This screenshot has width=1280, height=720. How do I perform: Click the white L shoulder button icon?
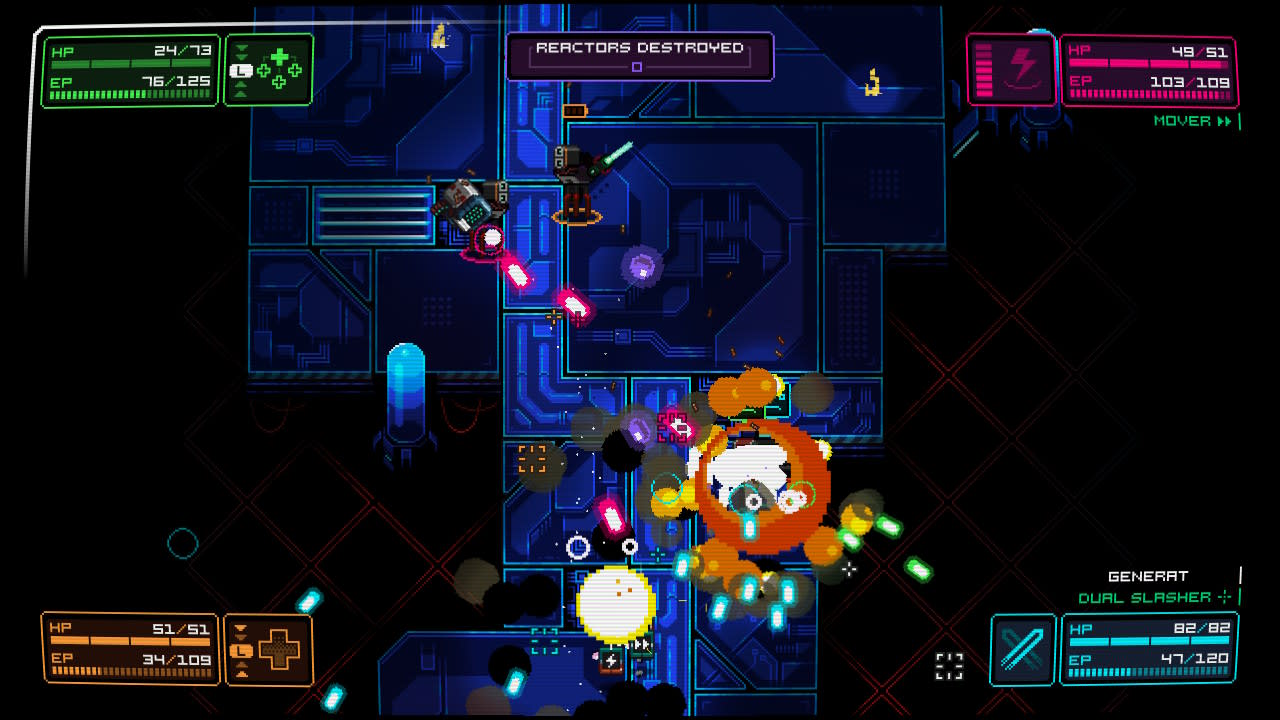241,71
